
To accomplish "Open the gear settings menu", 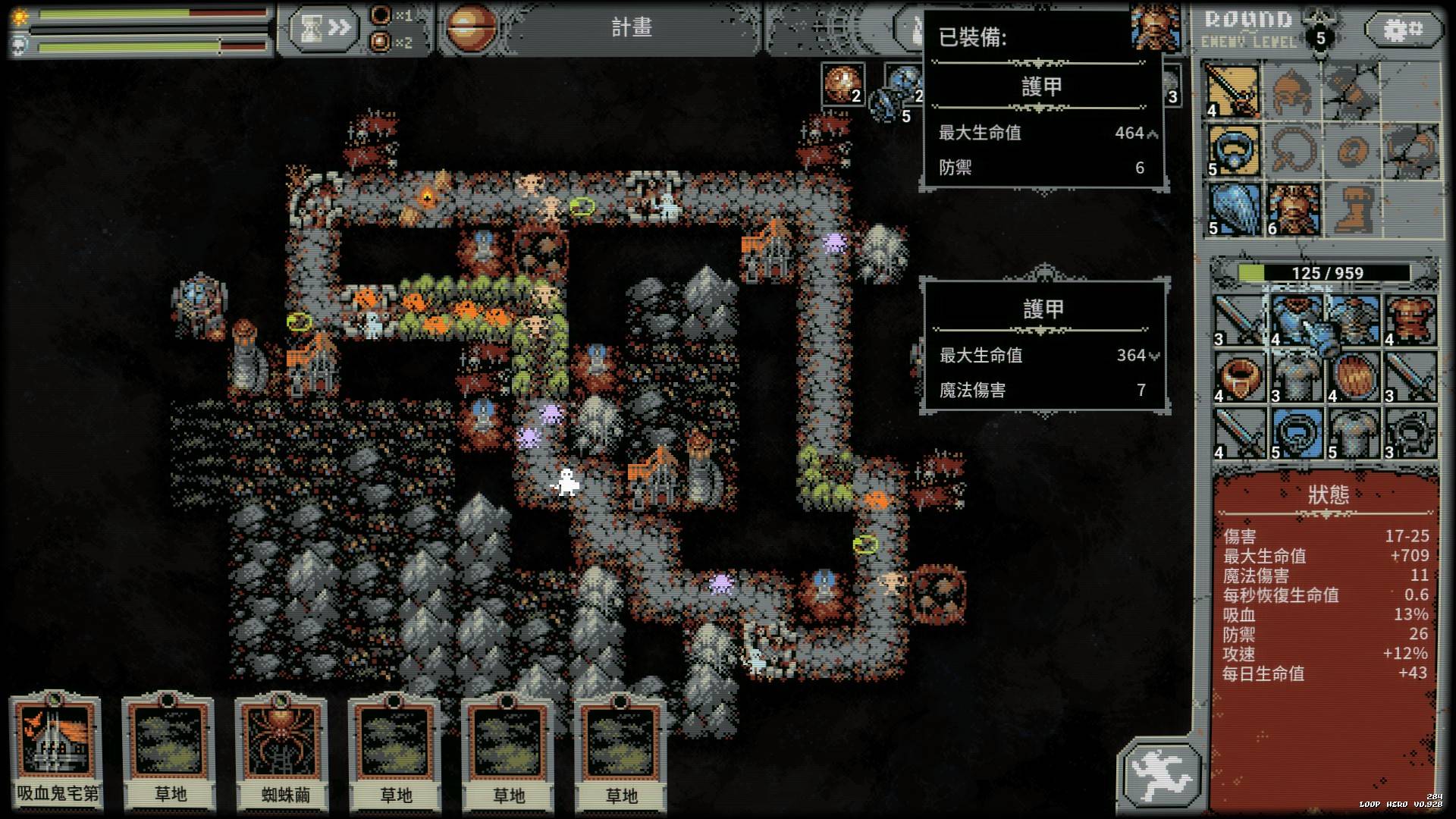I will [1403, 30].
